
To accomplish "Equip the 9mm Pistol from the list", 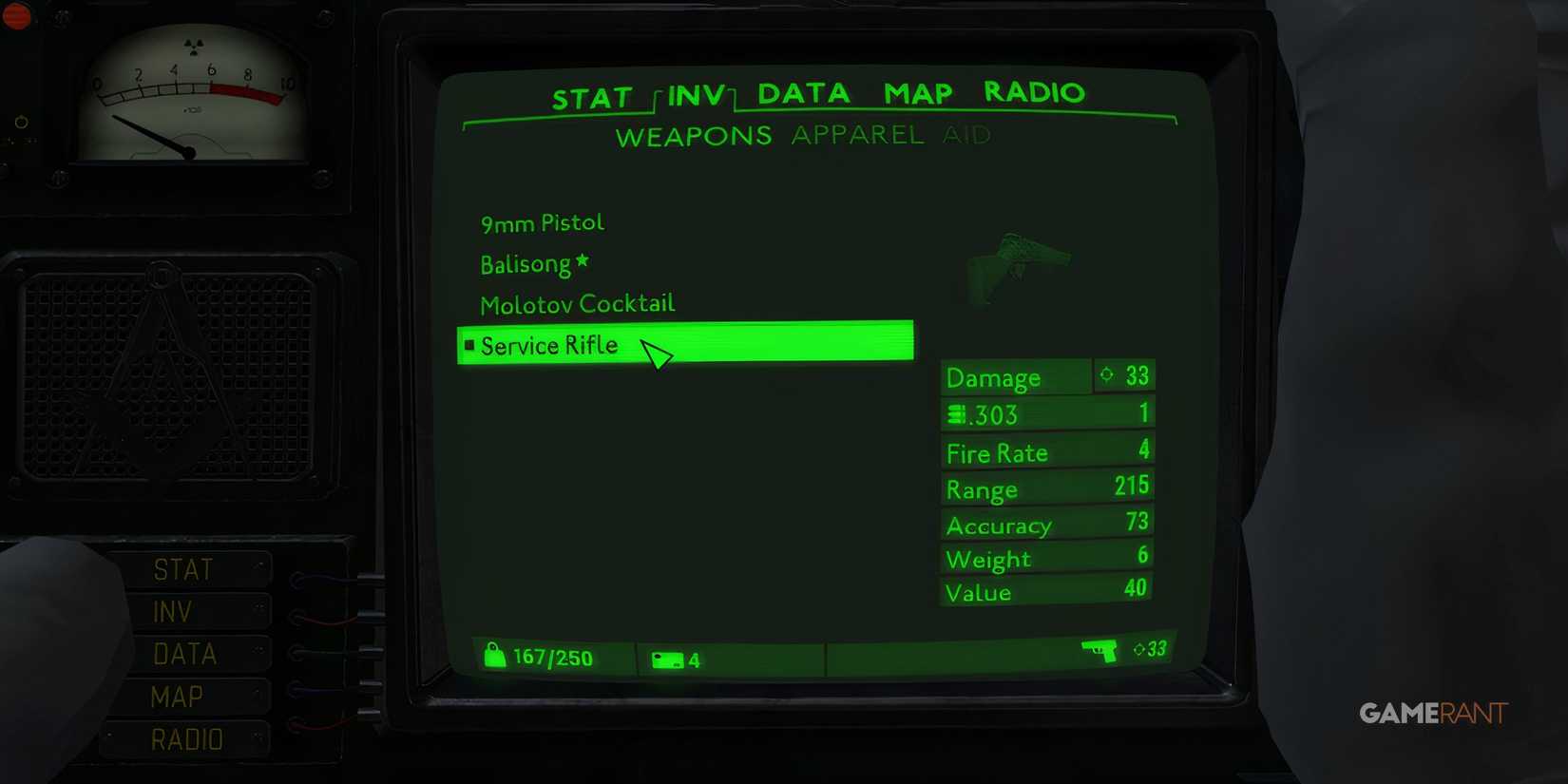I will point(542,221).
